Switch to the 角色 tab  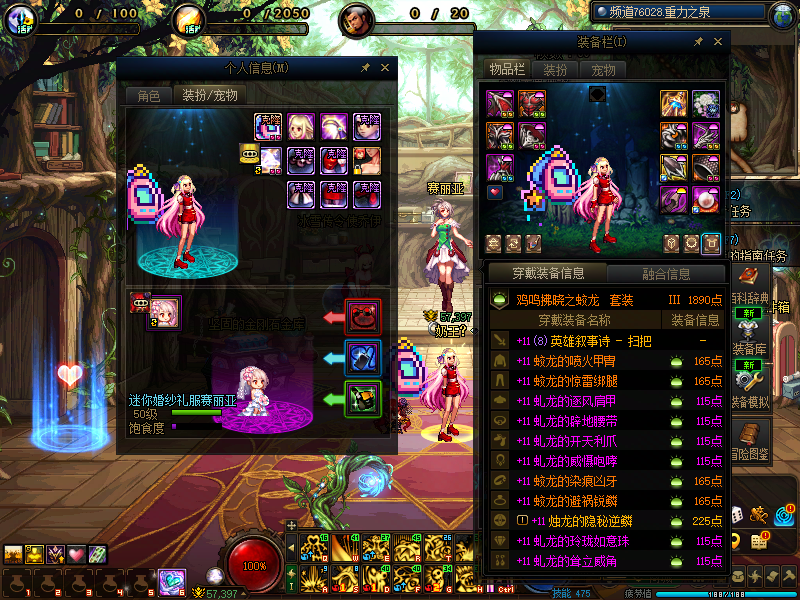click(148, 96)
